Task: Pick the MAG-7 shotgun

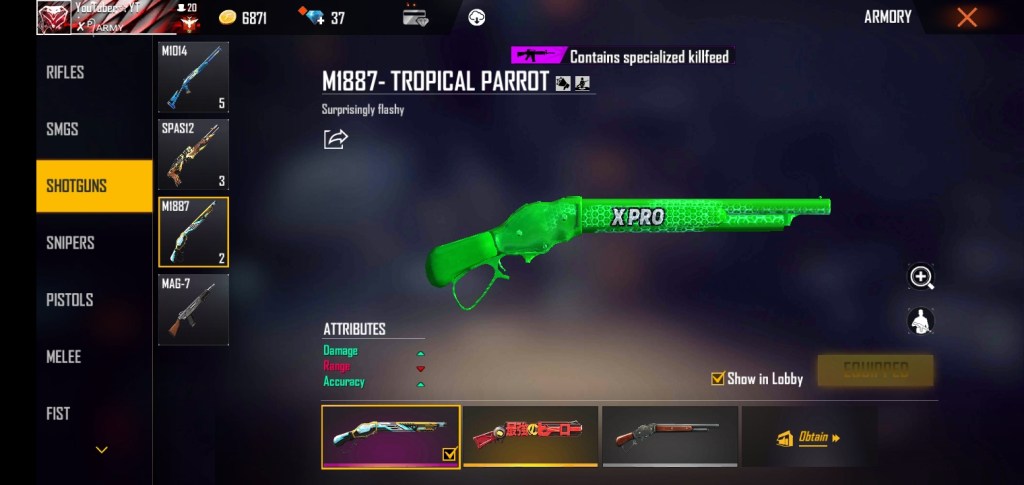Action: click(x=194, y=310)
